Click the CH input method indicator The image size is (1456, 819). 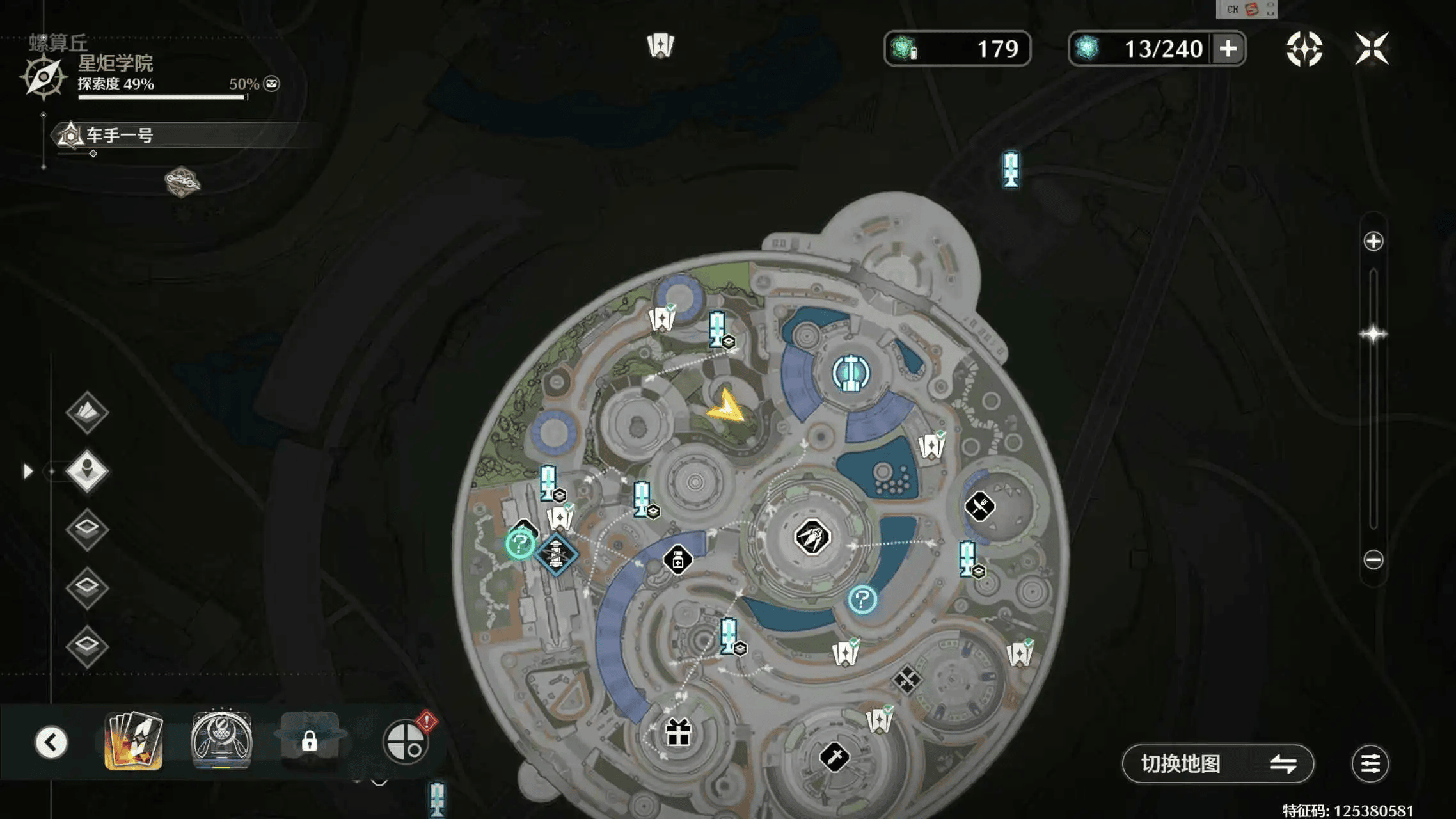(1232, 9)
